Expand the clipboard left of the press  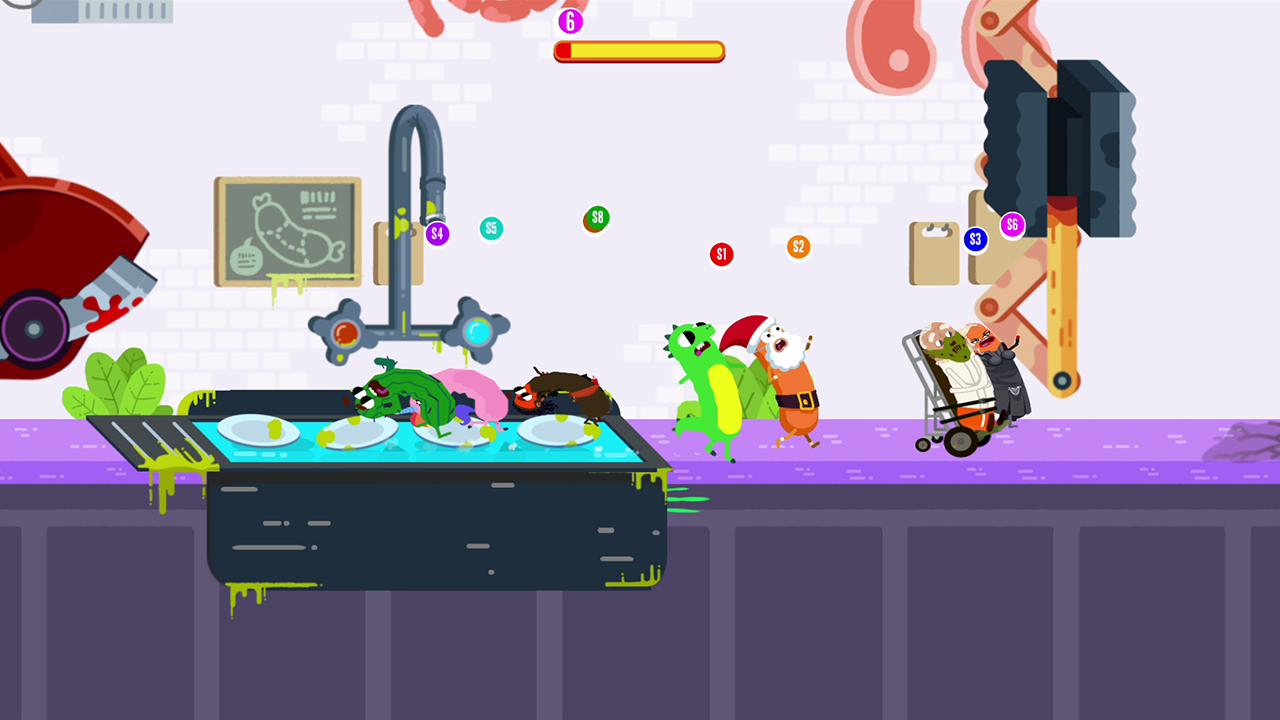click(x=933, y=252)
